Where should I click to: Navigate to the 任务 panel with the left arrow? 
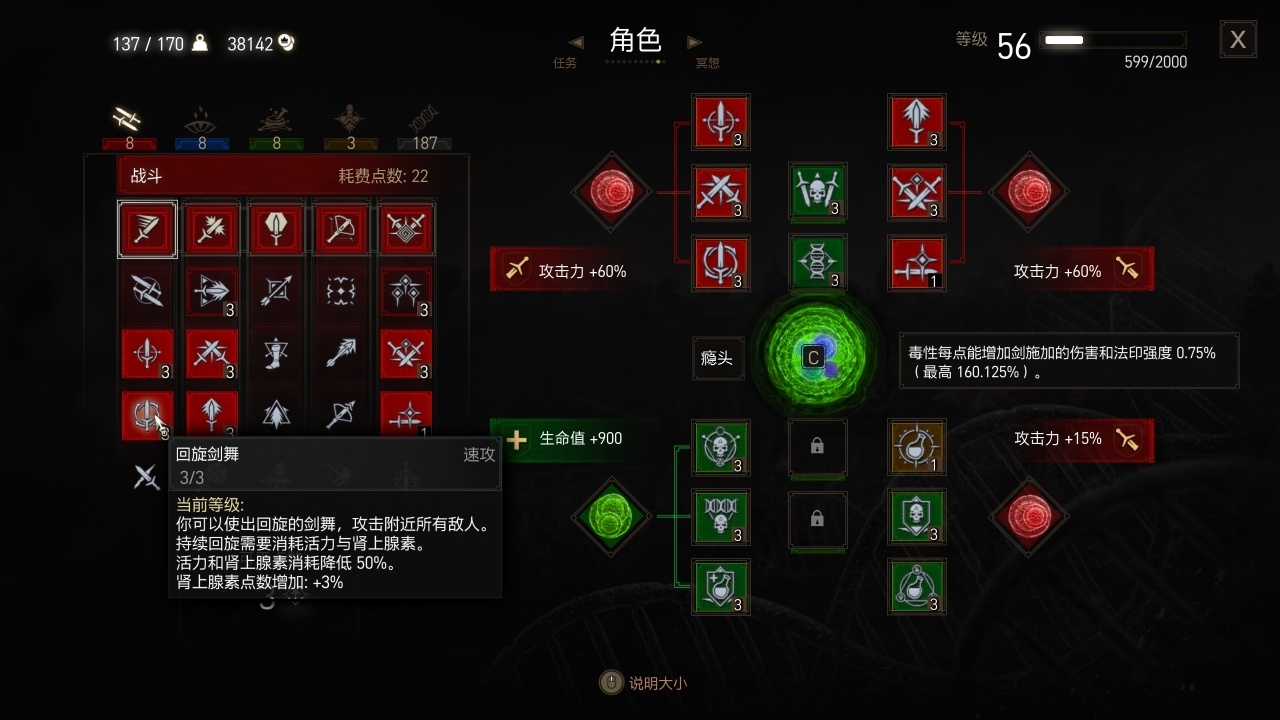575,42
